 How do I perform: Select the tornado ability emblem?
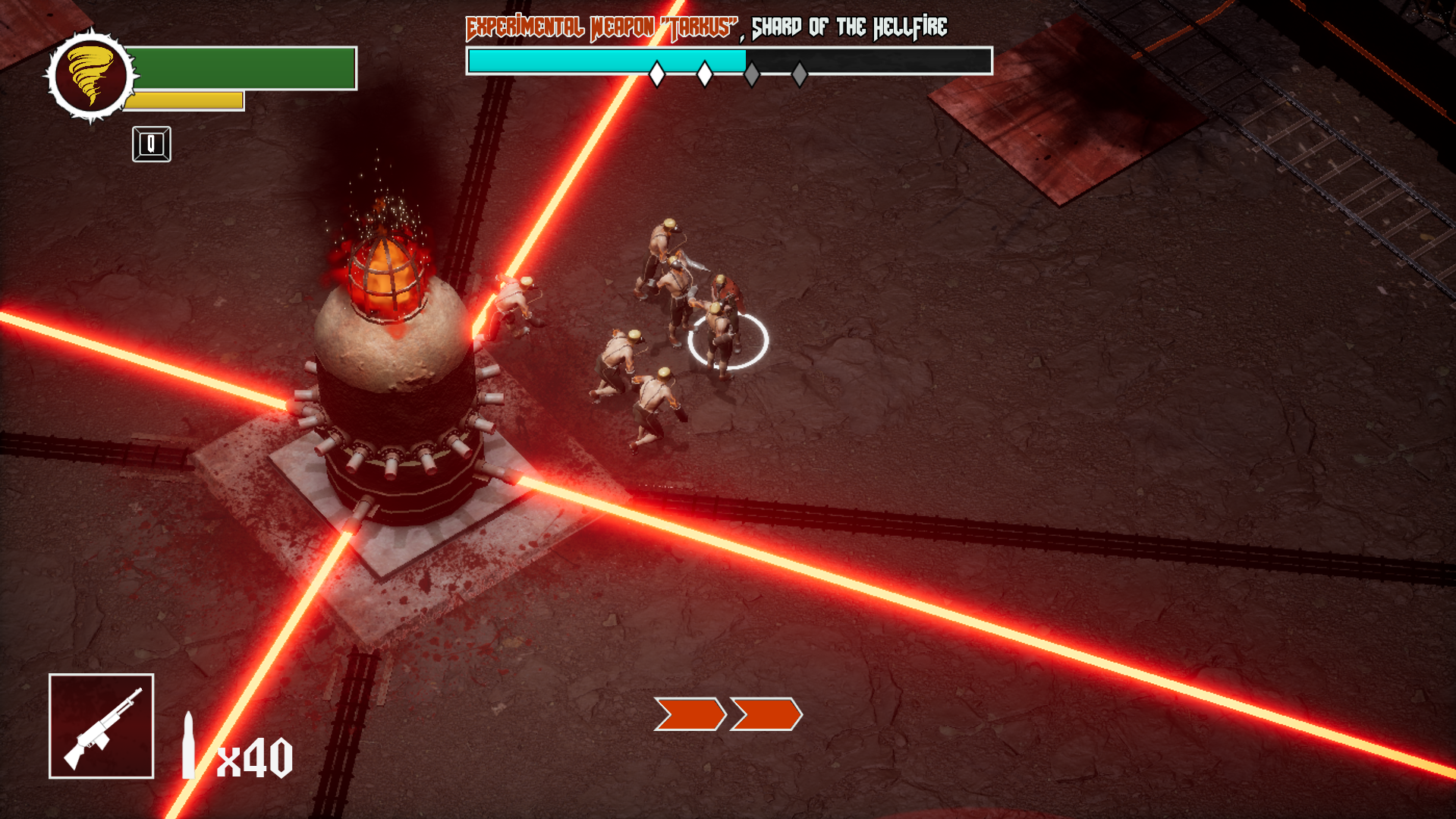click(x=90, y=76)
